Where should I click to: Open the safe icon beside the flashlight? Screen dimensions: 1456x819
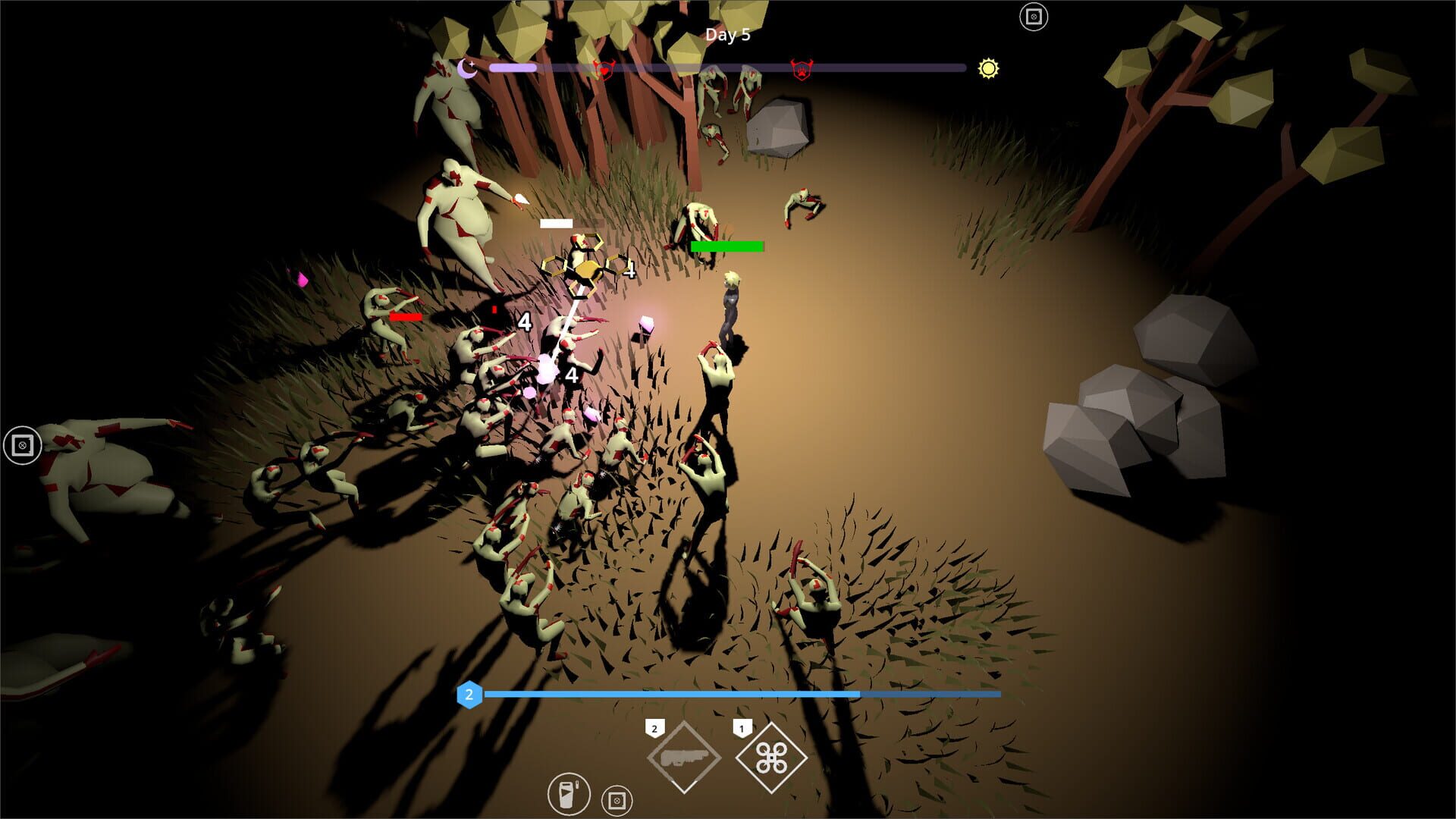coord(617,799)
